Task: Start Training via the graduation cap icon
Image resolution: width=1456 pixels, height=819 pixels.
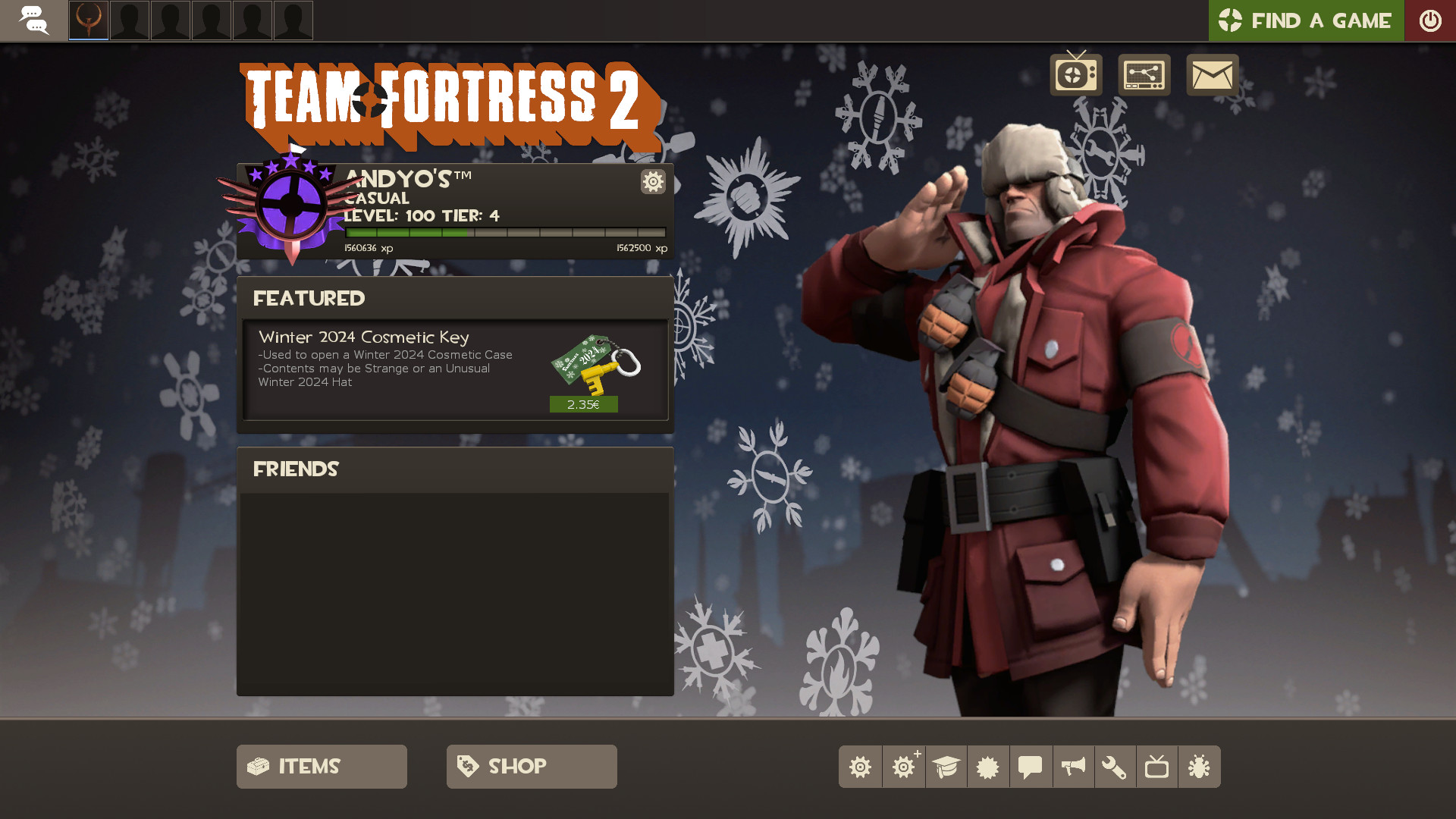Action: tap(946, 767)
